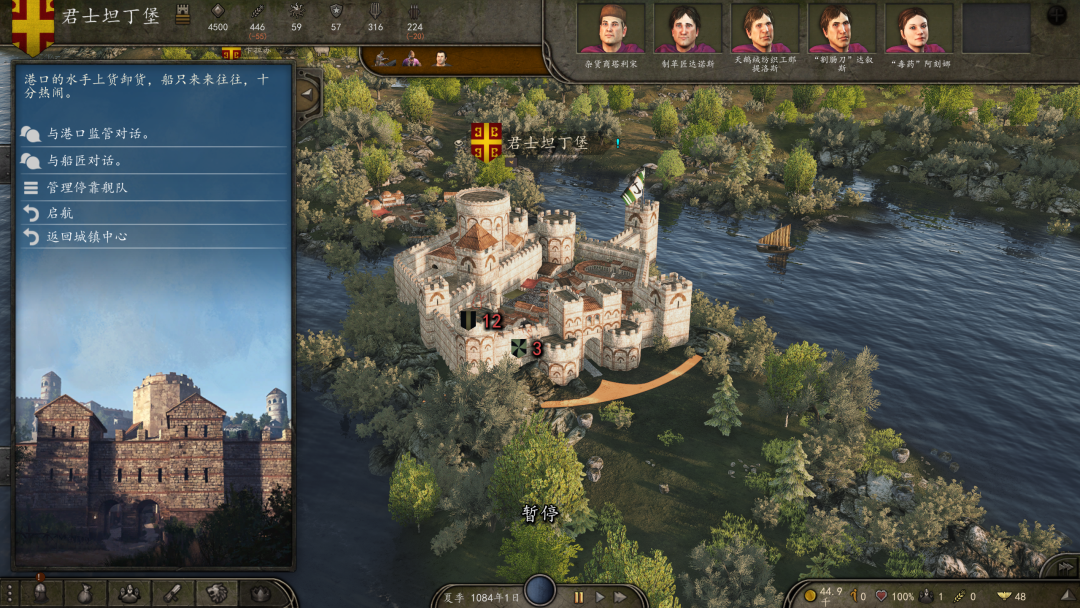Screen dimensions: 1080x608
Task: Open the clan lion-head icon
Action: (x=216, y=593)
